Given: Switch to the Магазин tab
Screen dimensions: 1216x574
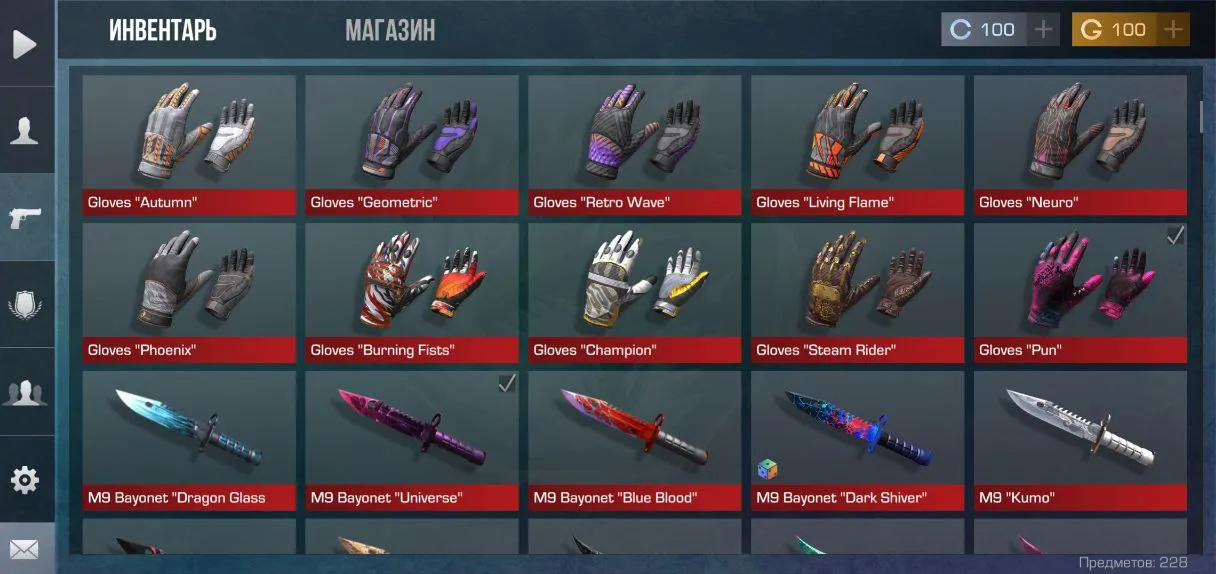Looking at the screenshot, I should 390,30.
